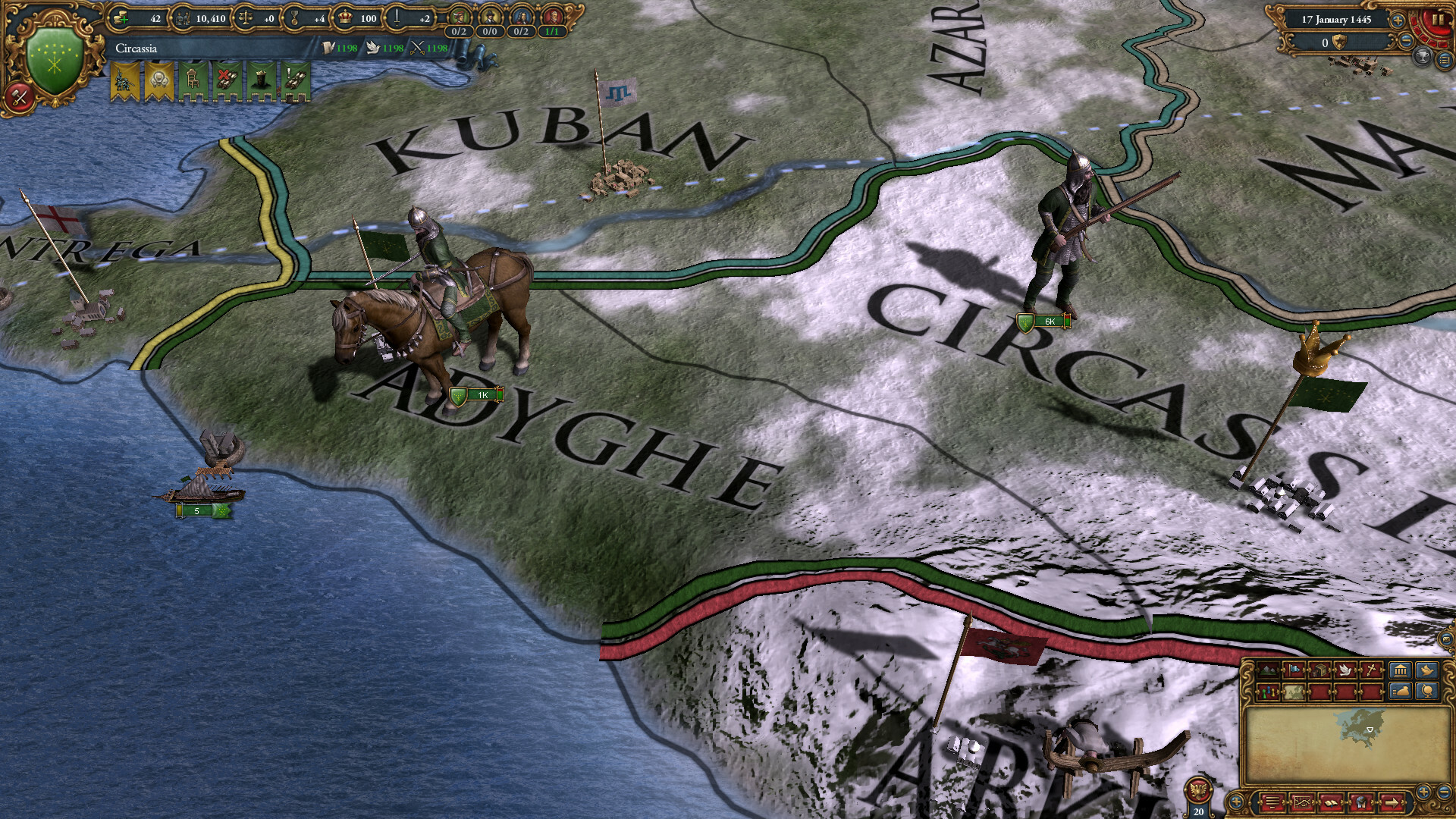
Task: Open the terrain mapmode
Action: (1267, 670)
